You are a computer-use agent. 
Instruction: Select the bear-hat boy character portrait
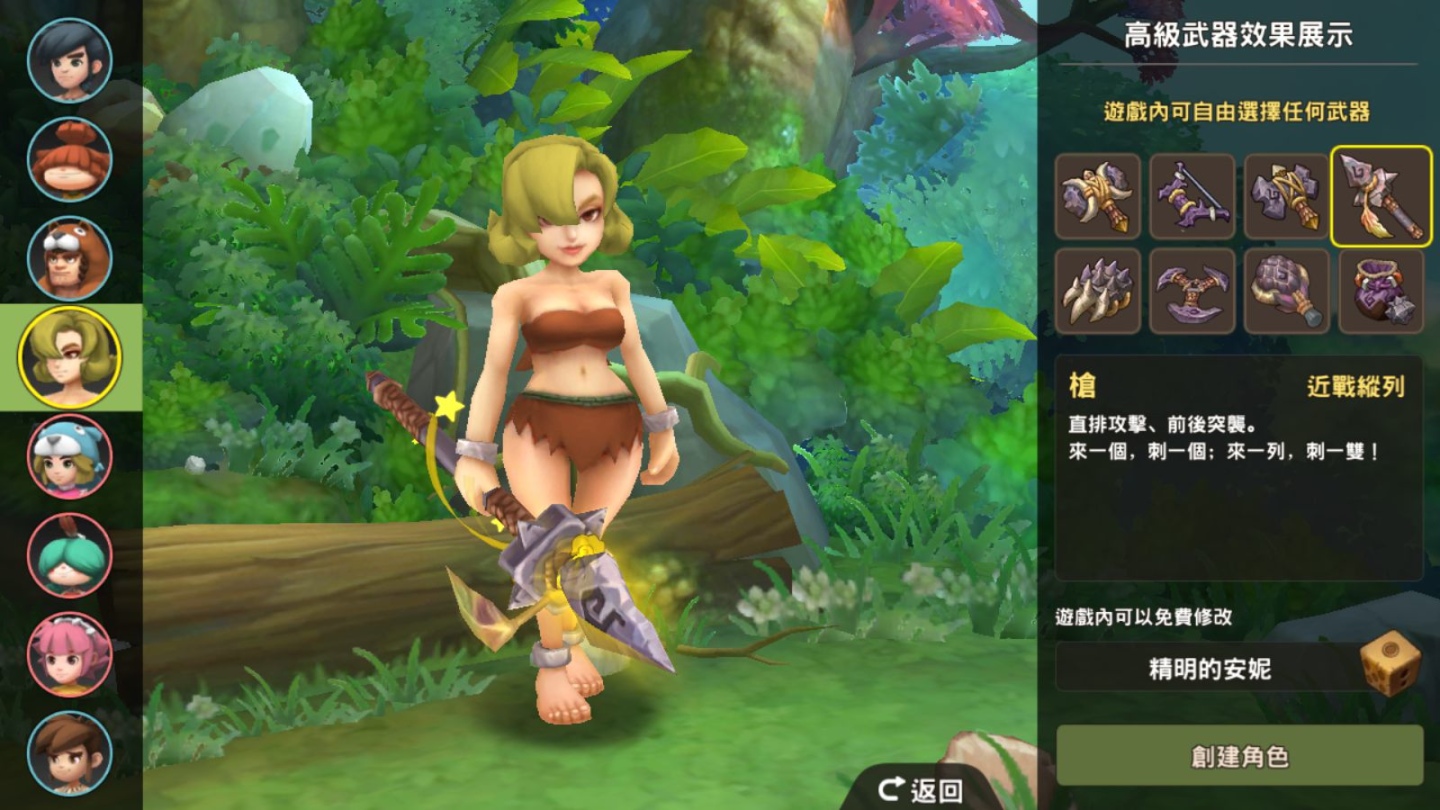[x=68, y=258]
